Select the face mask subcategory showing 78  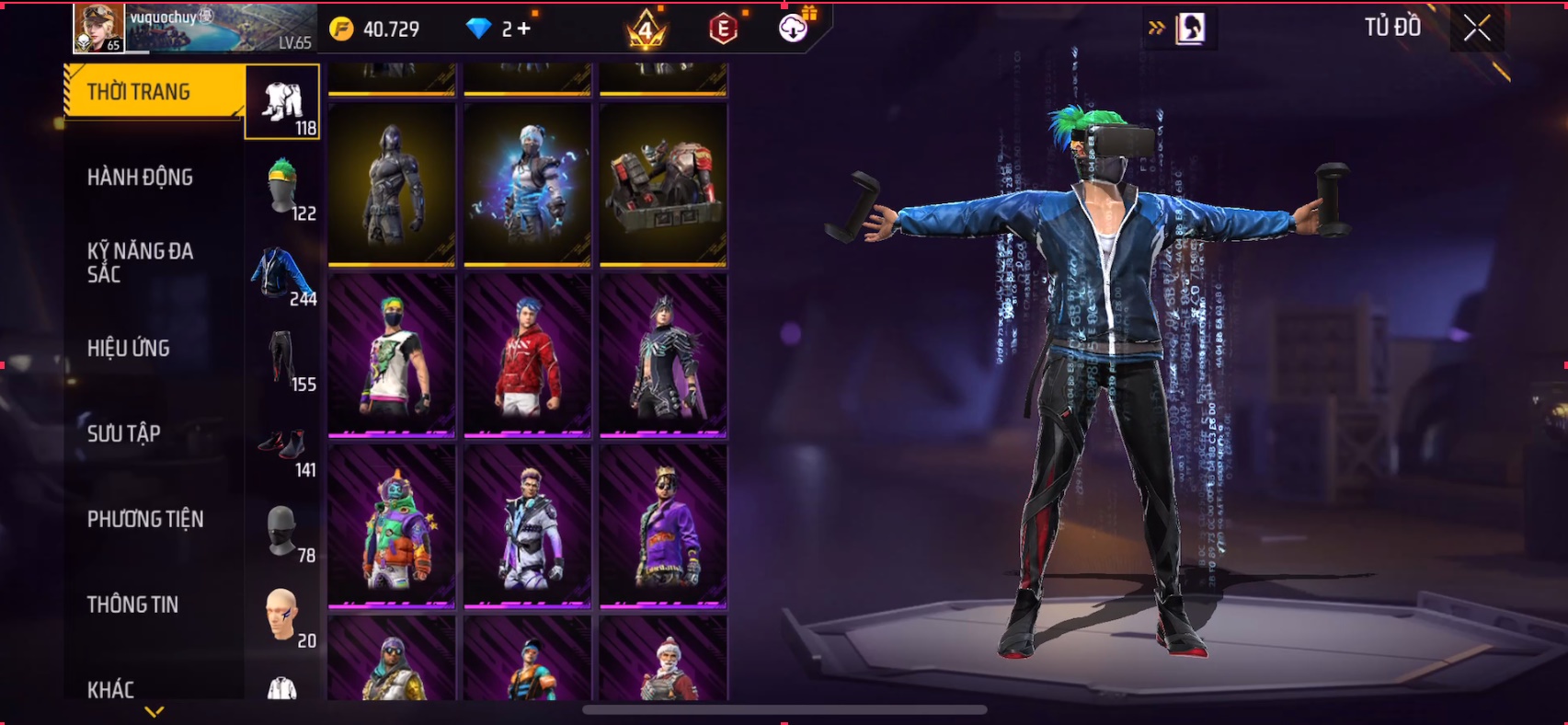(x=282, y=530)
